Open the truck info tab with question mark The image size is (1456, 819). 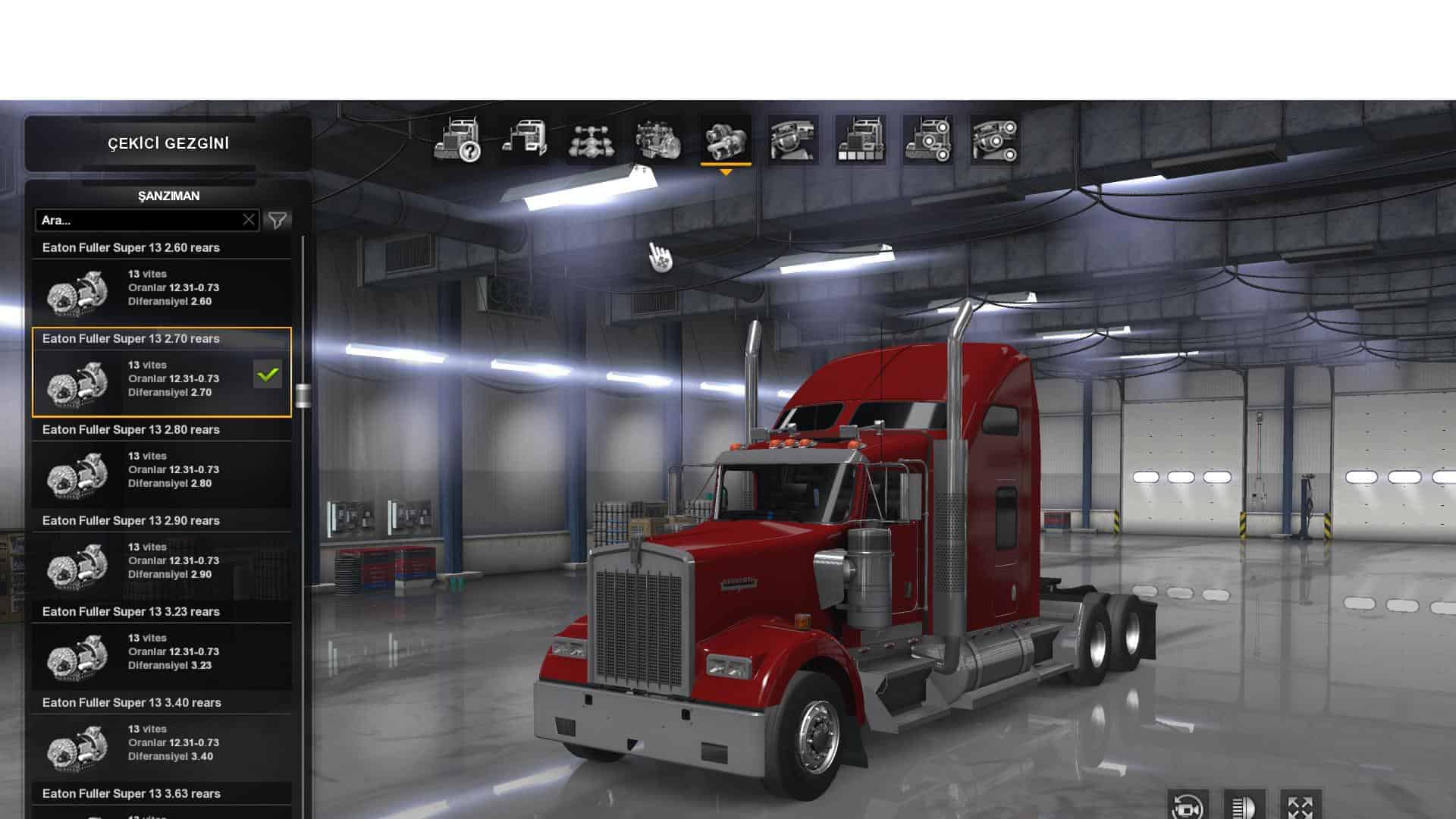(457, 140)
